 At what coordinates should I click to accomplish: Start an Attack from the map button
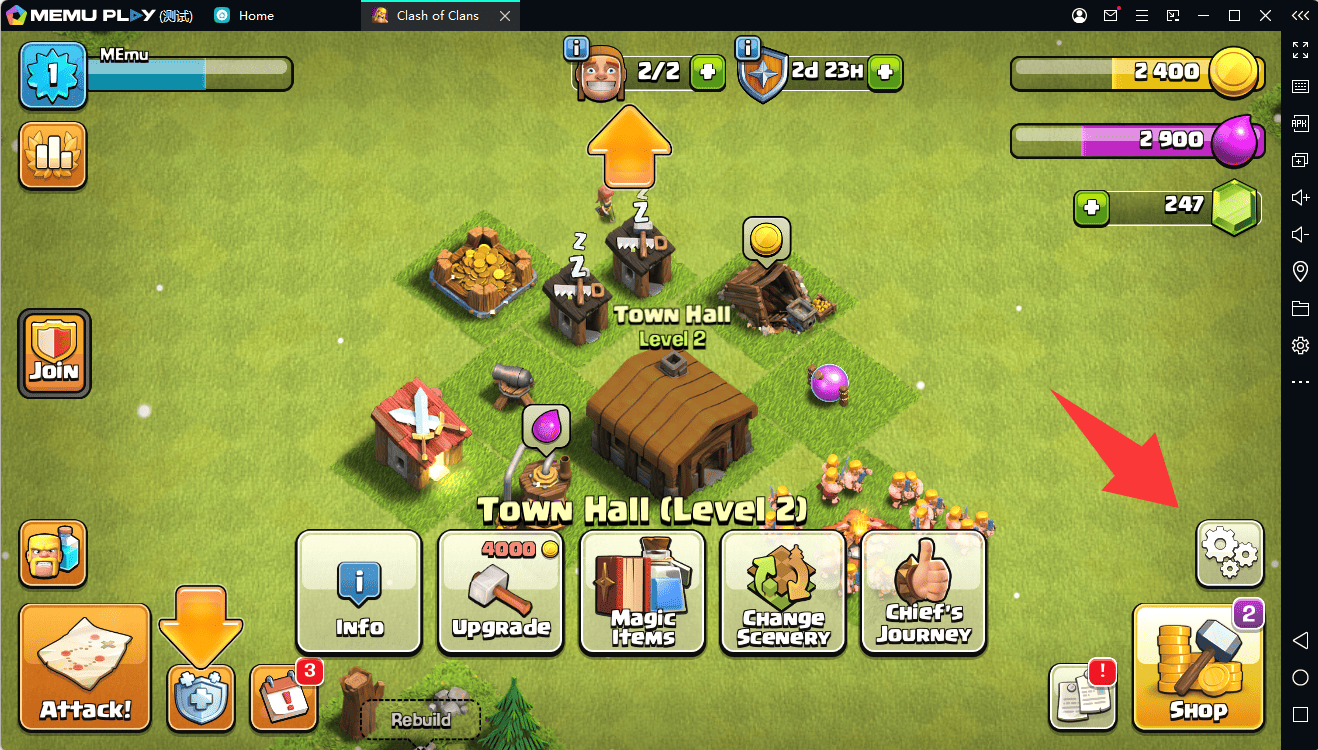click(85, 667)
